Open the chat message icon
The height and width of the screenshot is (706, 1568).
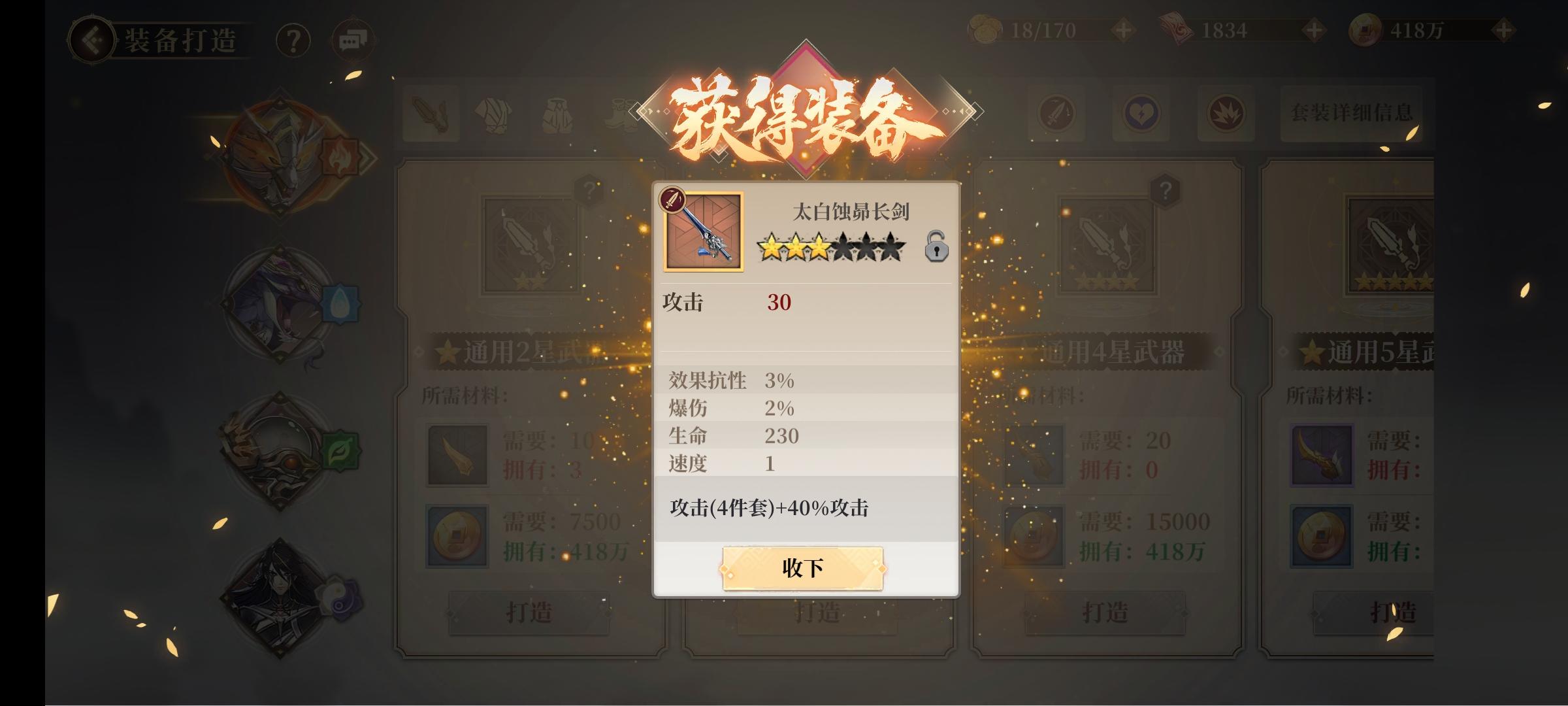pyautogui.click(x=351, y=39)
